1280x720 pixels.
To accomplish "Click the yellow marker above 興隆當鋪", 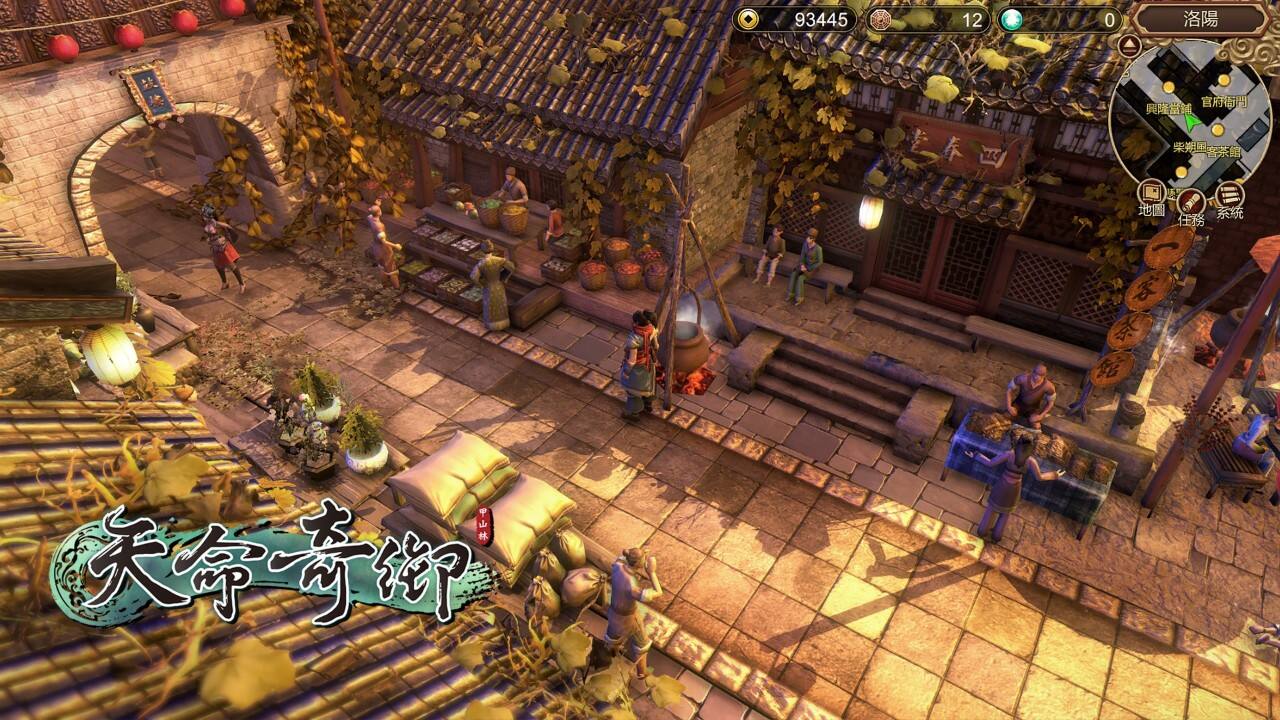I will [x=1168, y=86].
